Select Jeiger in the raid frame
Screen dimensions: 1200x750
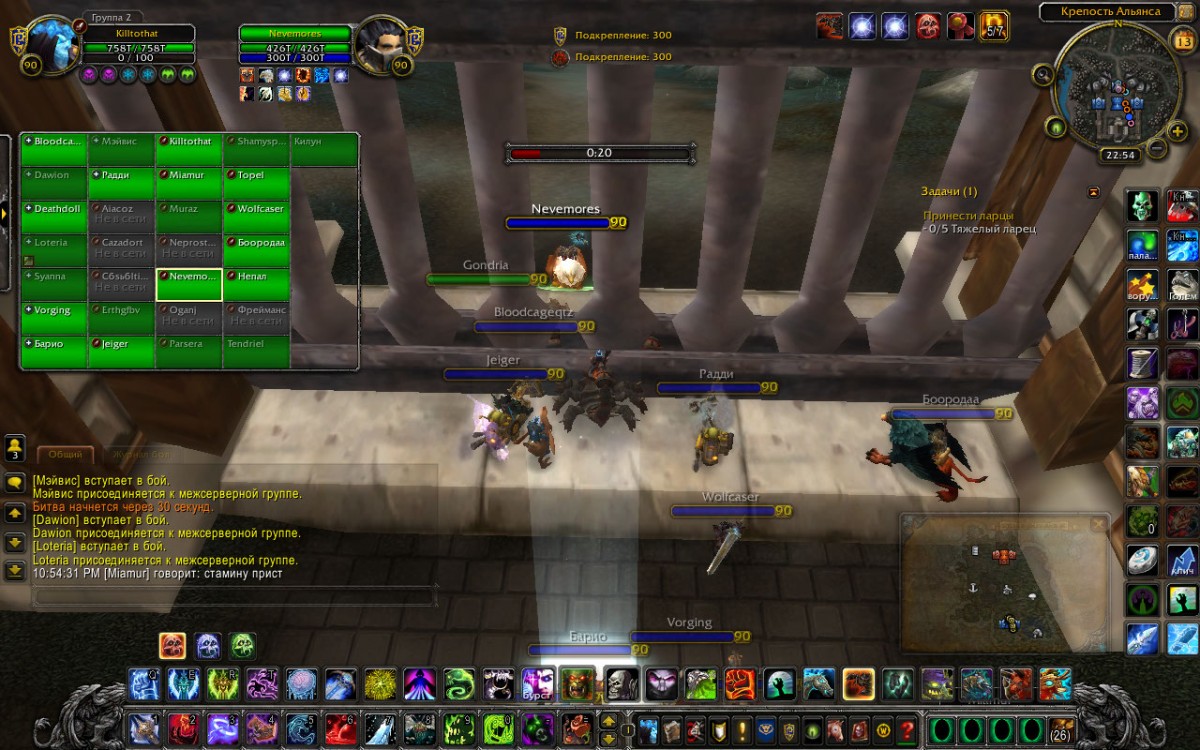pos(121,344)
